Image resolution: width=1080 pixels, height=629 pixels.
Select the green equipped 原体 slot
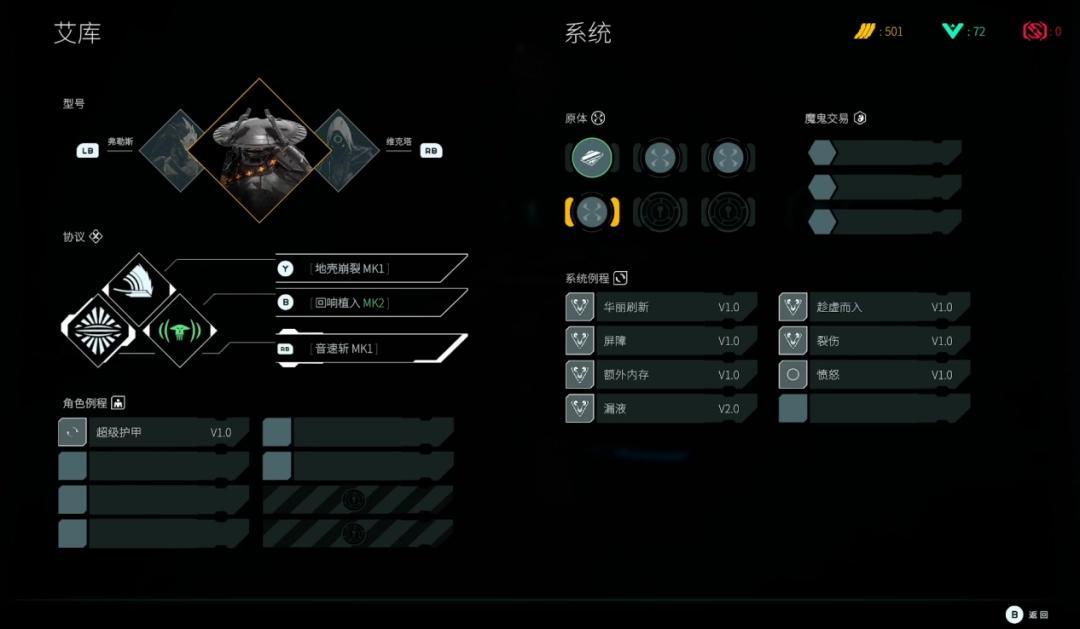[x=592, y=157]
